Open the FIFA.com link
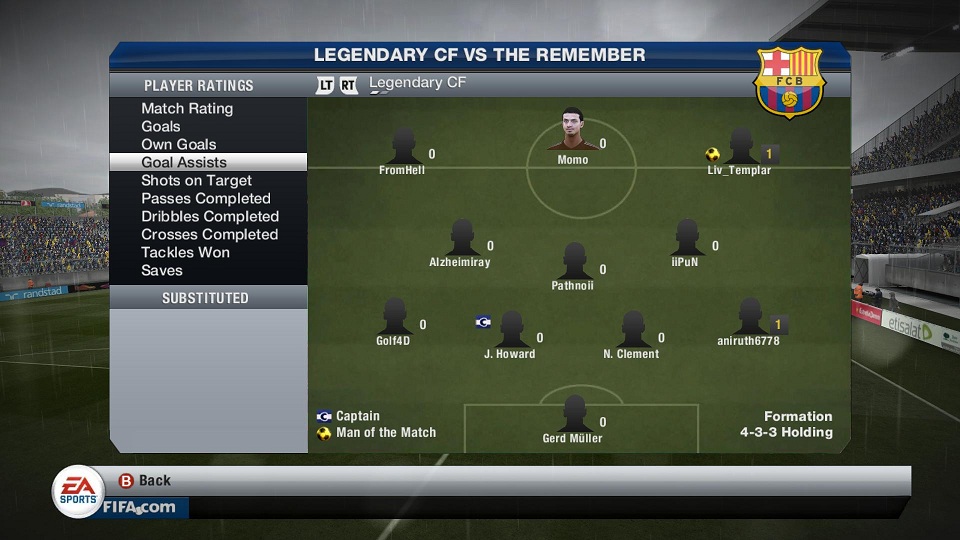Image resolution: width=960 pixels, height=540 pixels. (139, 507)
